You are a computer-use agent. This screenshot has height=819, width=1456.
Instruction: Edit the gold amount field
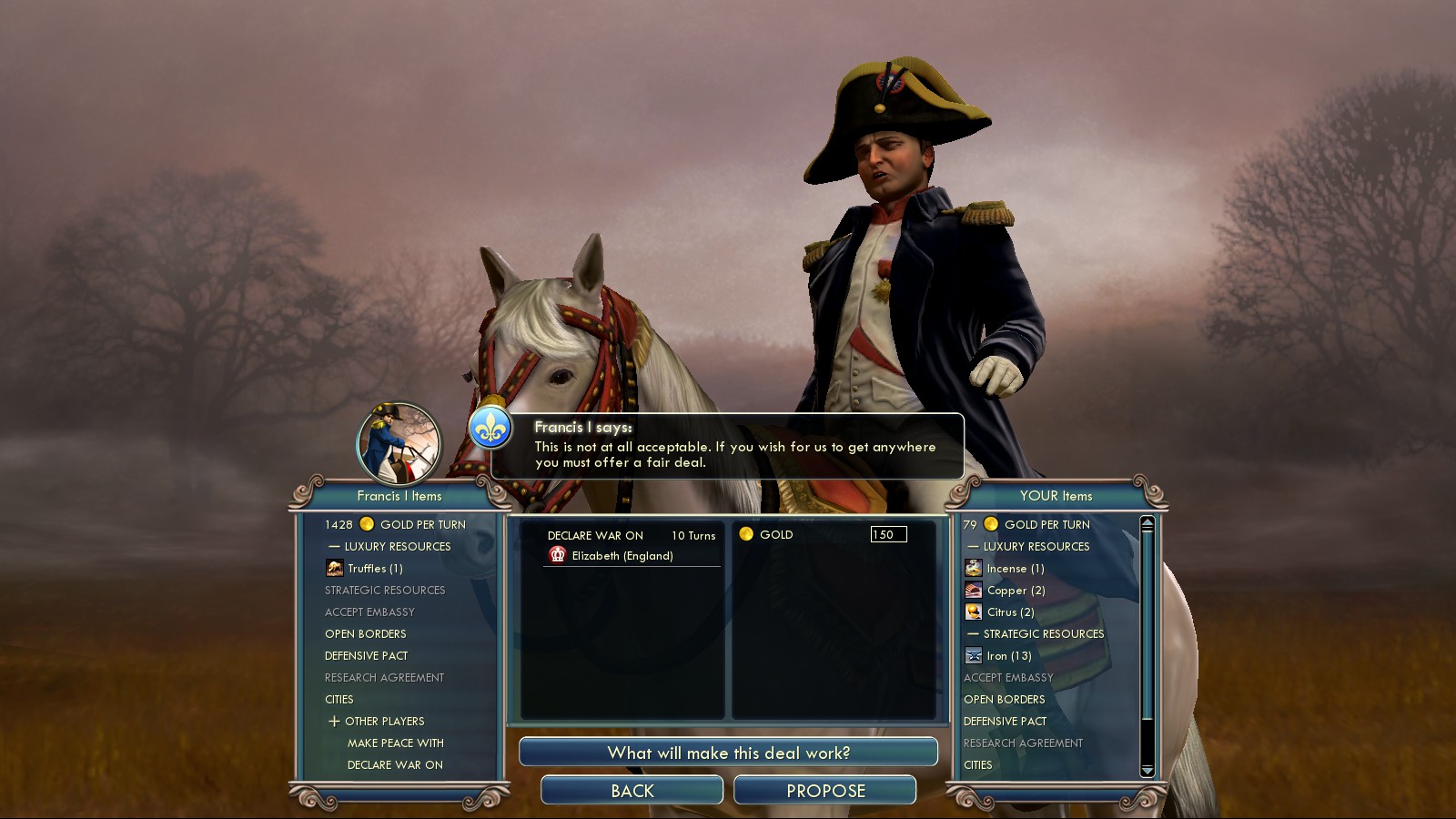tap(888, 534)
